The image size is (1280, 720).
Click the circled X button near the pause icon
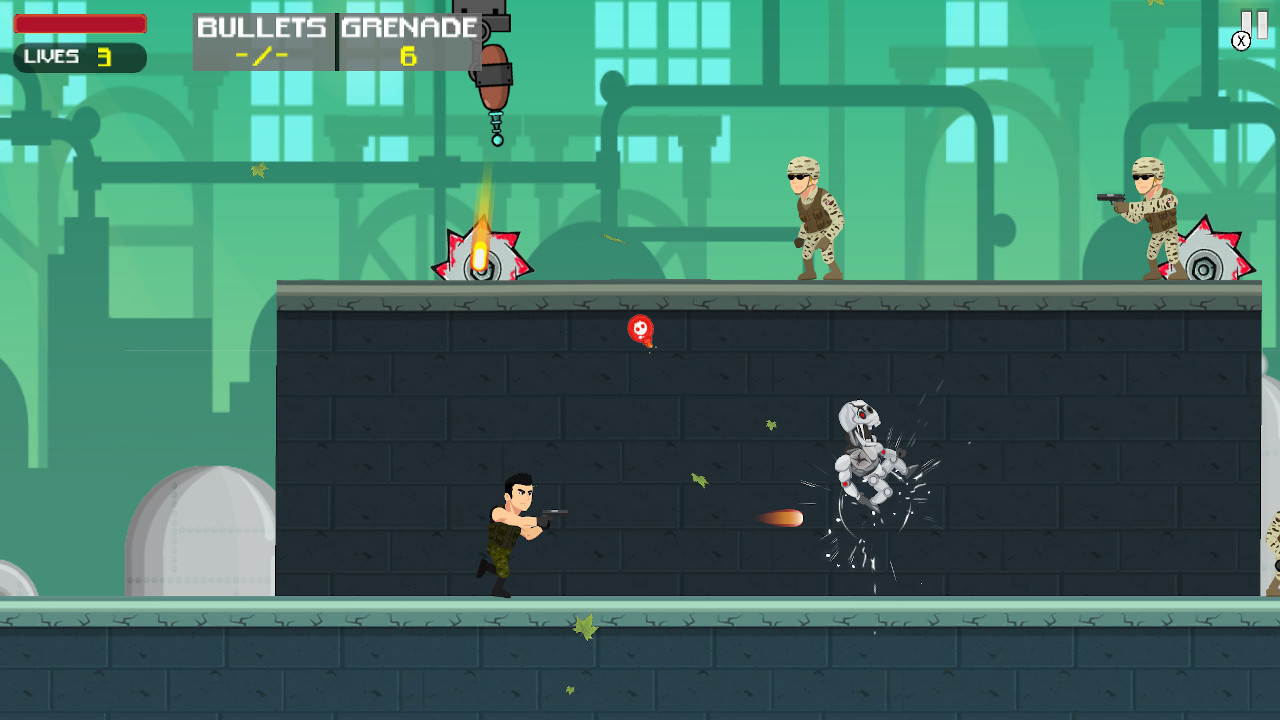point(1242,39)
